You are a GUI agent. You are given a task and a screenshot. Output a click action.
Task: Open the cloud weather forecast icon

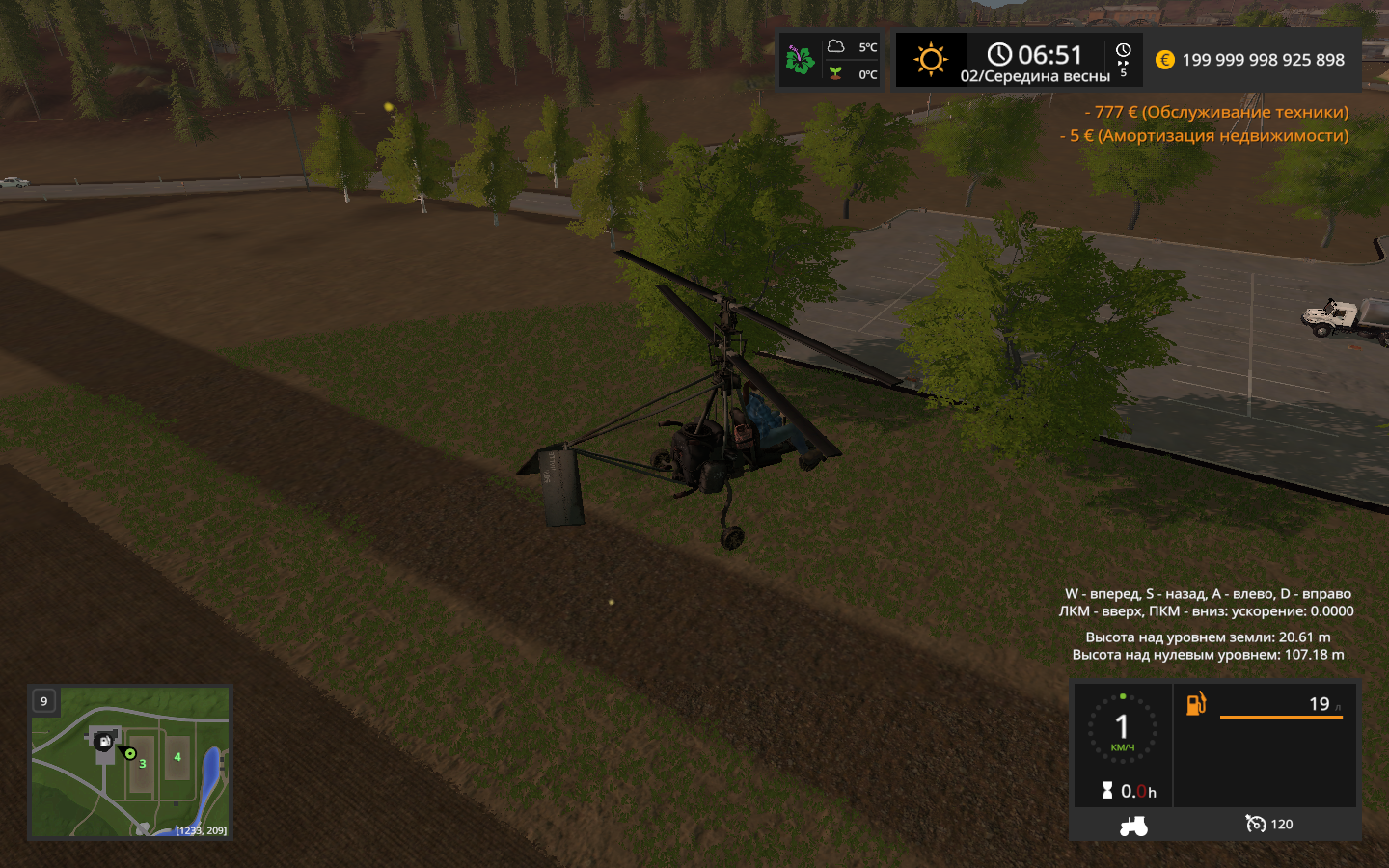point(836,46)
